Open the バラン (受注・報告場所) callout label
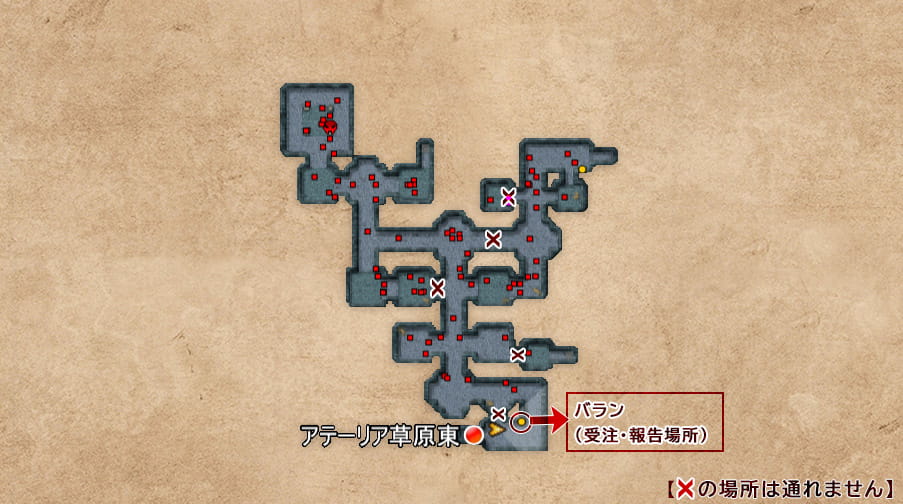The height and width of the screenshot is (504, 903). [x=644, y=422]
